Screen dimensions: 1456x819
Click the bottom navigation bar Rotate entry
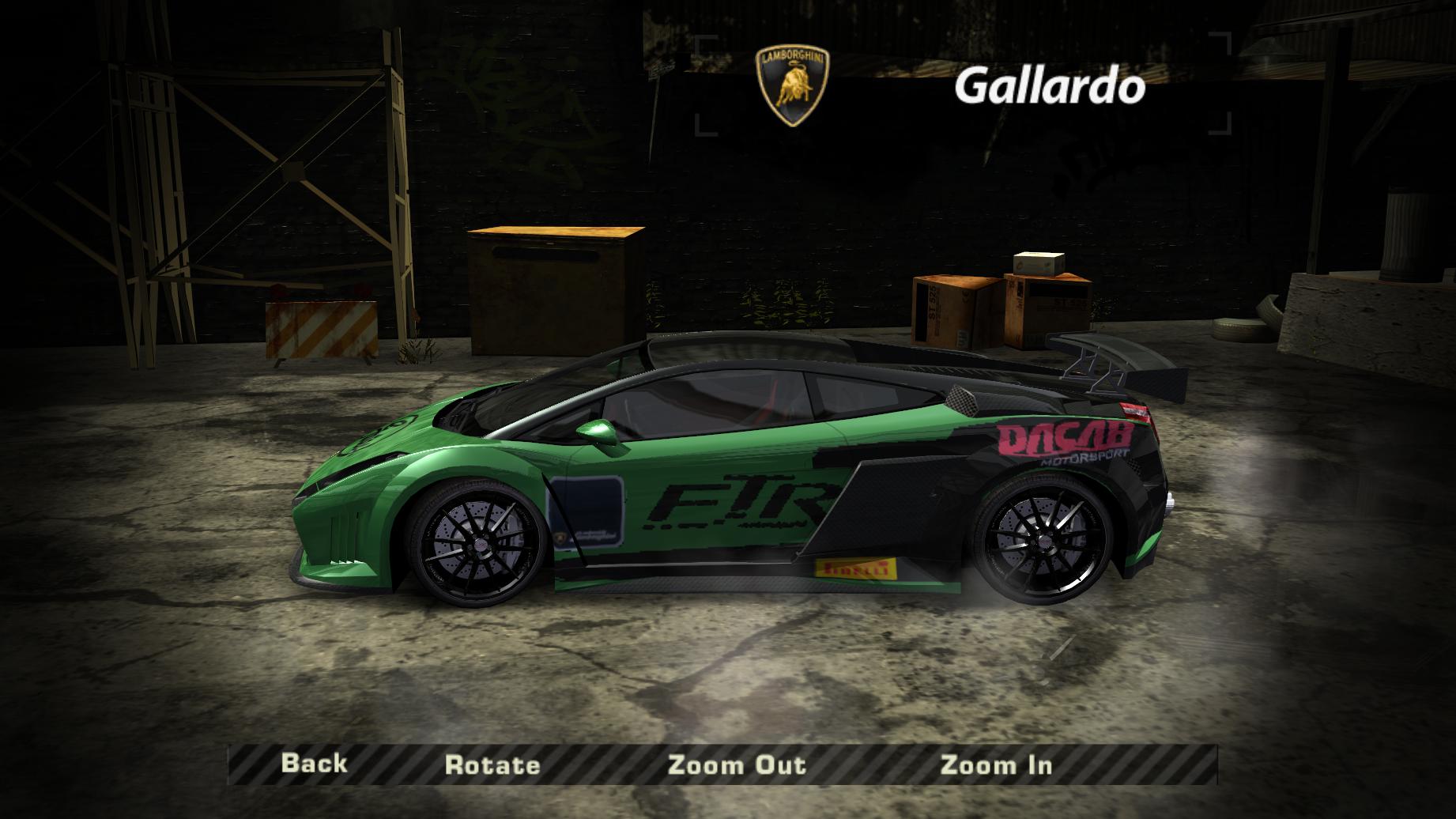click(x=493, y=764)
